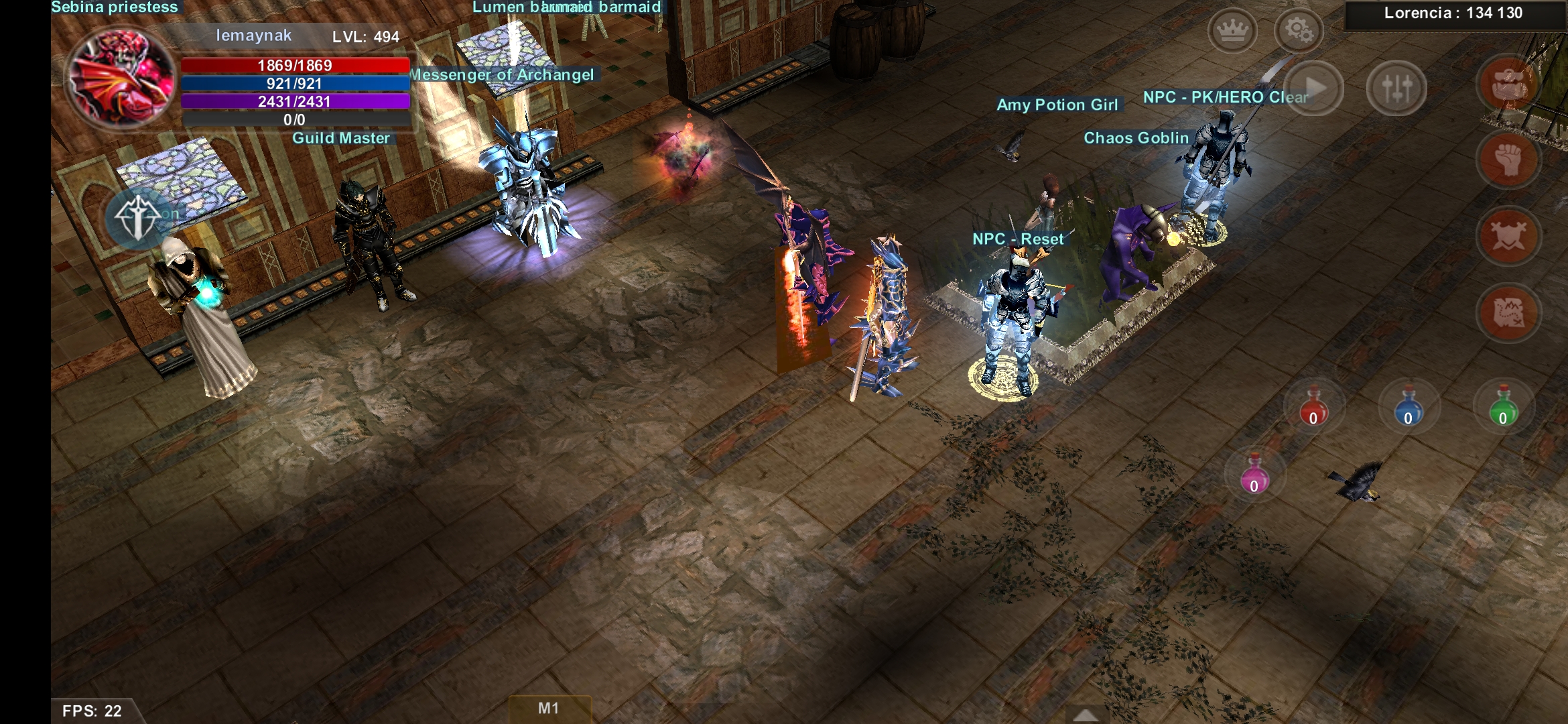1568x724 pixels.
Task: Open the slider adjustments panel
Action: pyautogui.click(x=1396, y=88)
